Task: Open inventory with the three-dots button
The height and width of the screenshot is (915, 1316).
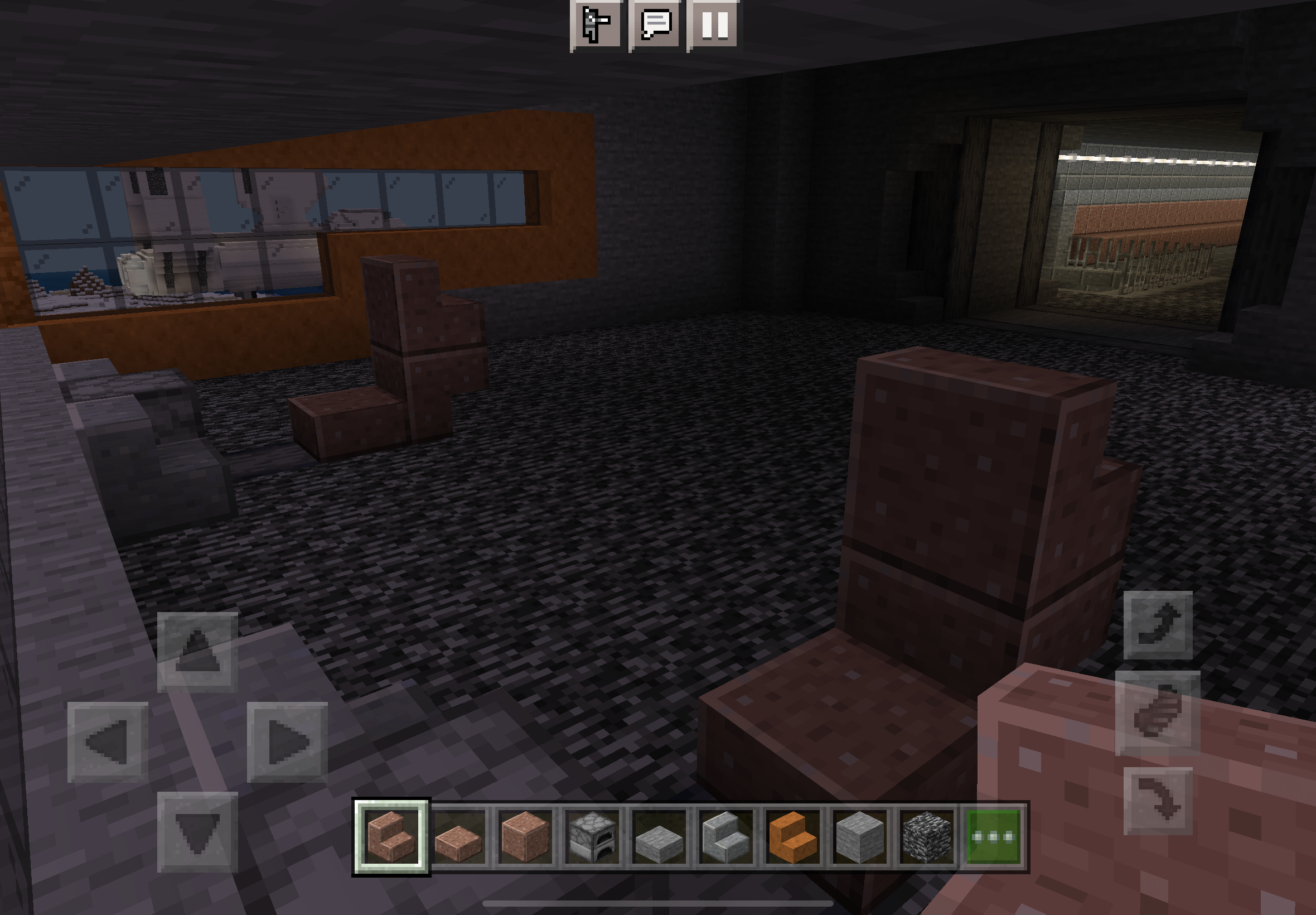Action: tap(994, 836)
